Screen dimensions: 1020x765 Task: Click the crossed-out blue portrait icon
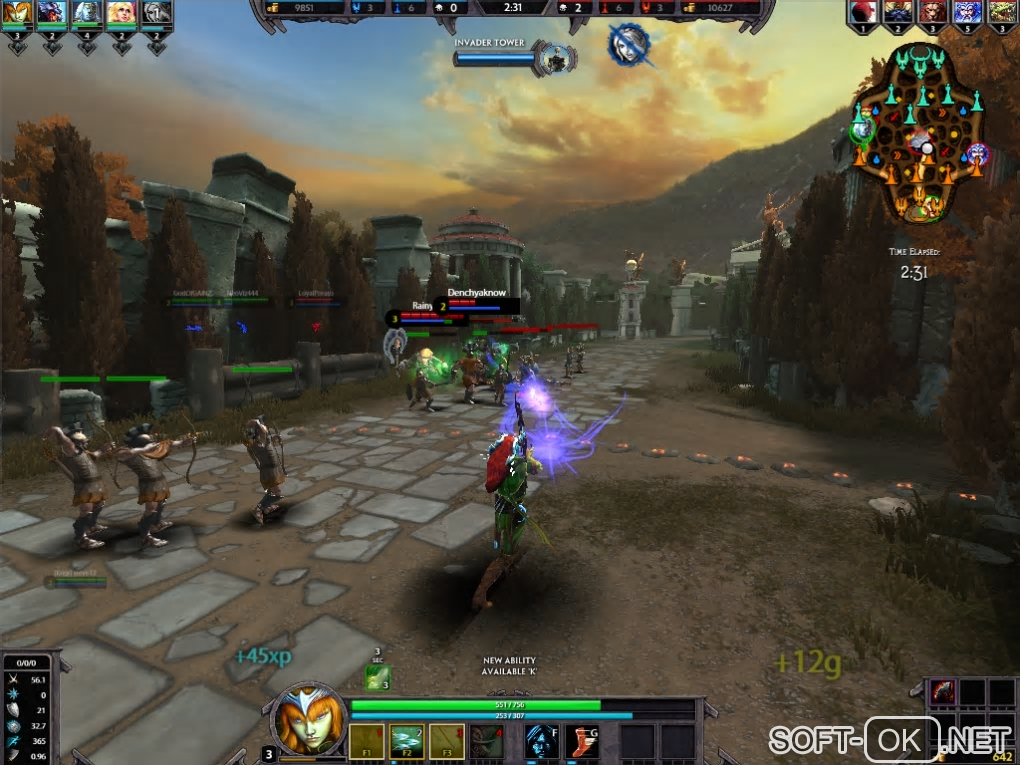tap(629, 45)
